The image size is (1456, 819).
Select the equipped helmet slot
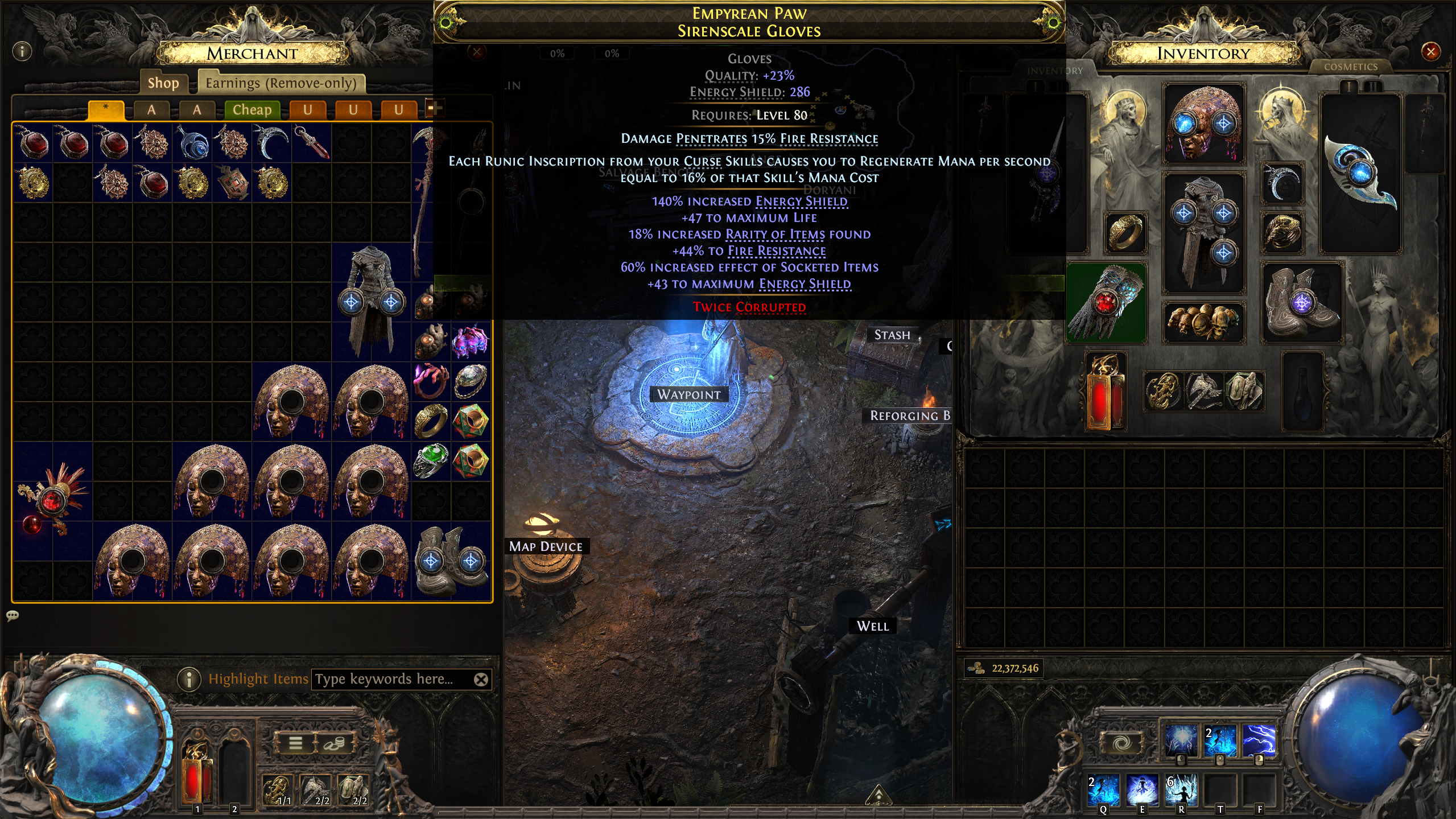pyautogui.click(x=1203, y=124)
